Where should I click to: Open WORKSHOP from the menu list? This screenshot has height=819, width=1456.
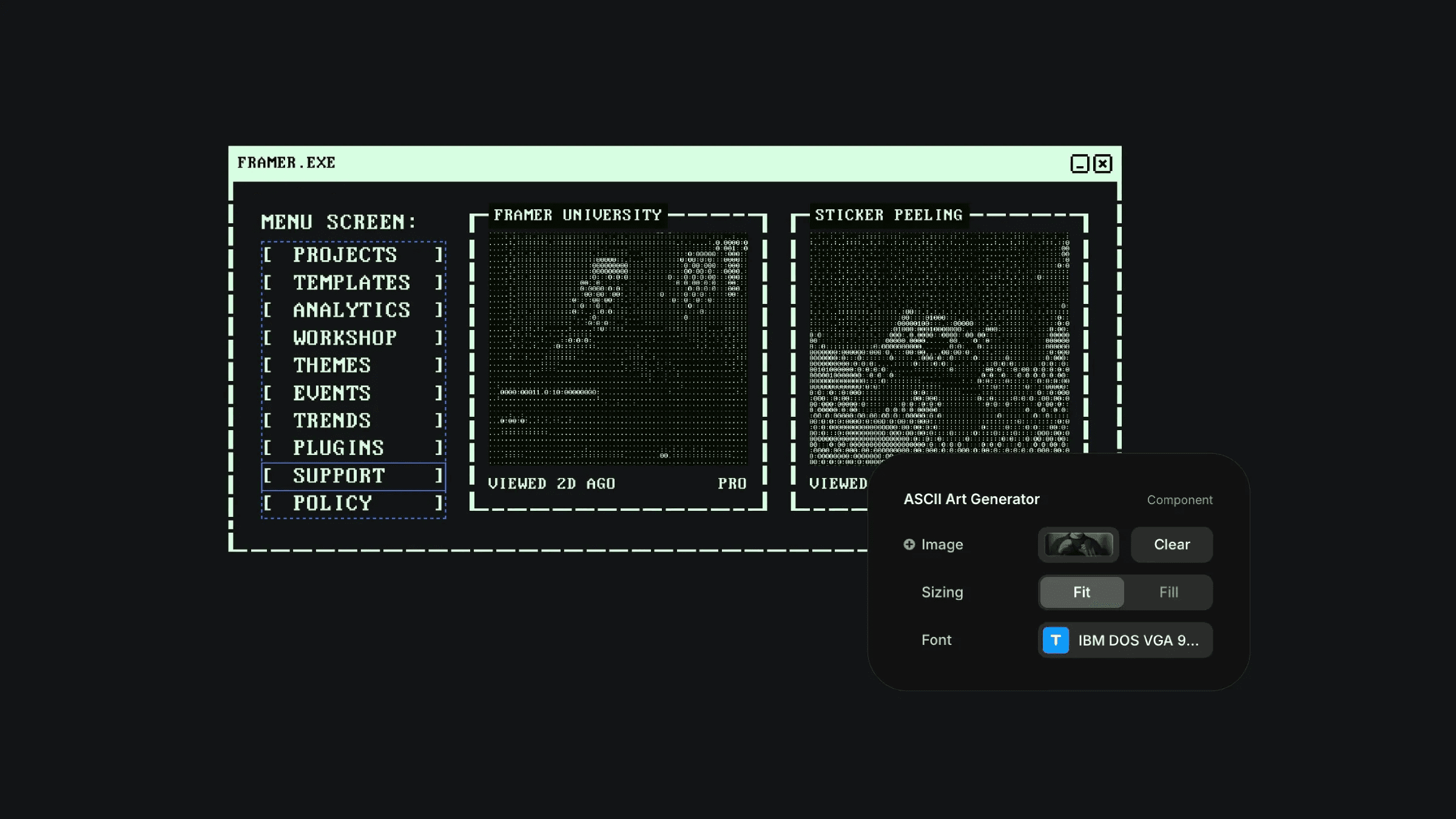coord(346,338)
